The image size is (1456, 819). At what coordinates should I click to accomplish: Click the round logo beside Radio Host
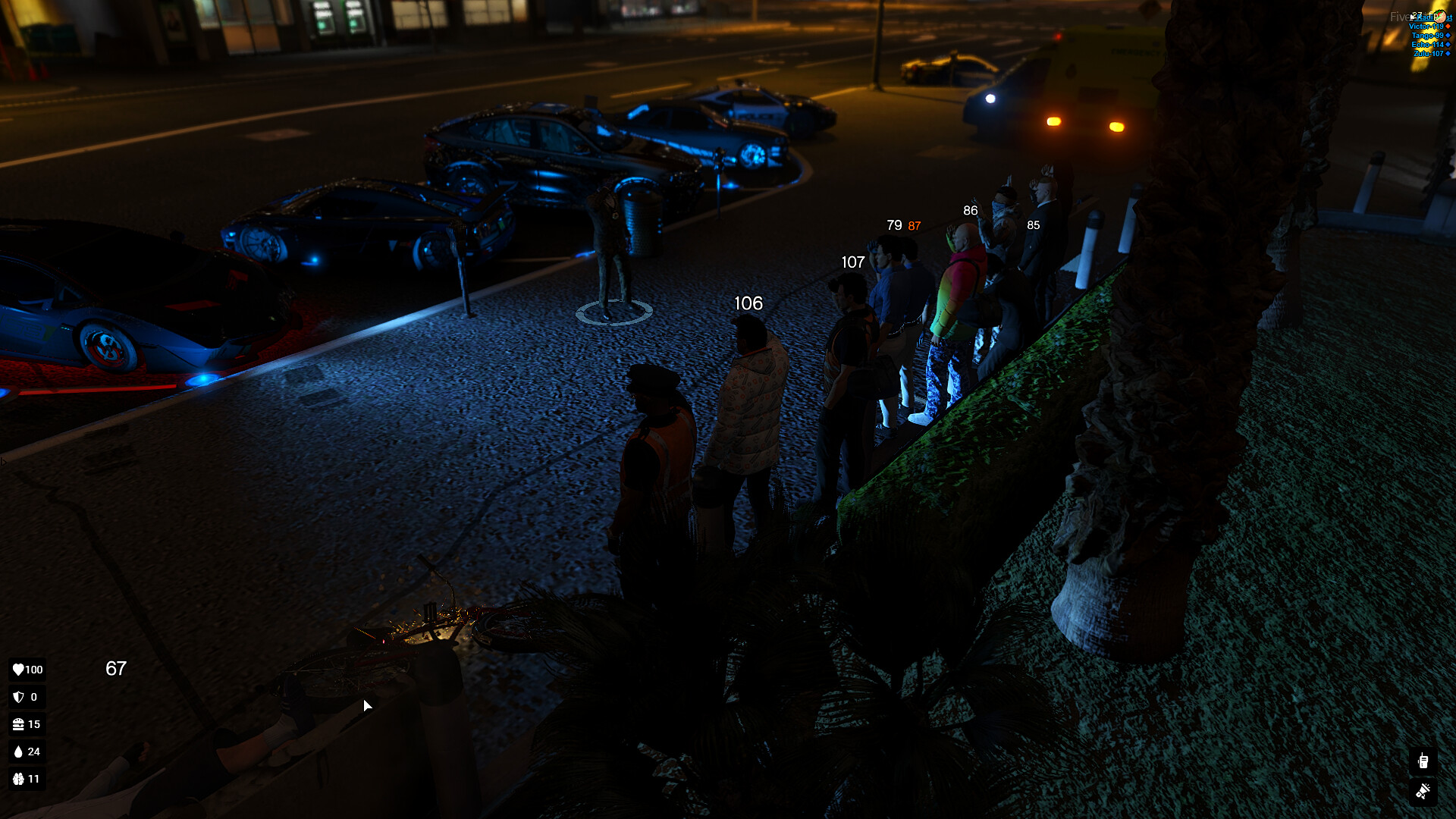(1440, 17)
